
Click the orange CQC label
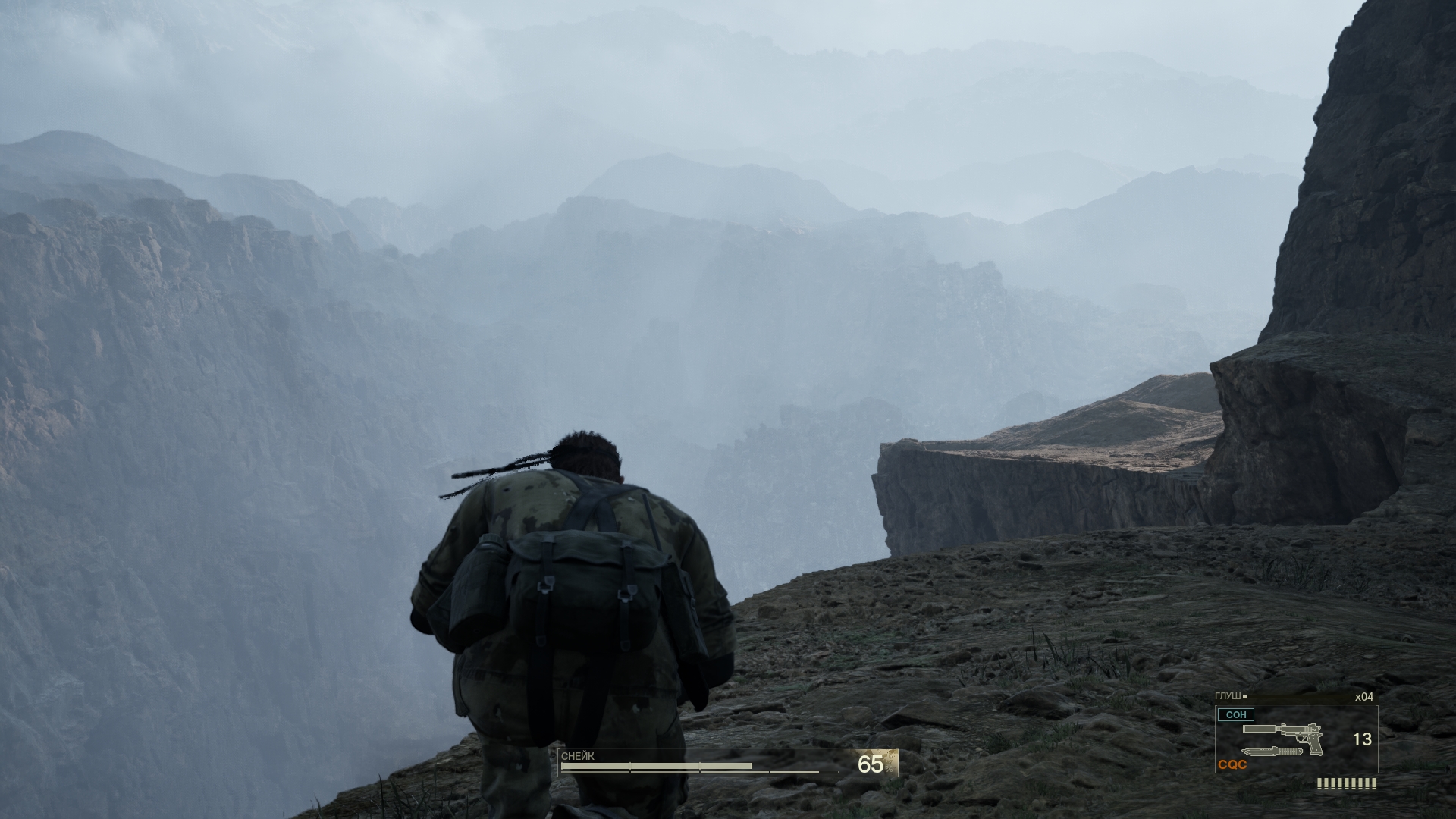pyautogui.click(x=1232, y=765)
